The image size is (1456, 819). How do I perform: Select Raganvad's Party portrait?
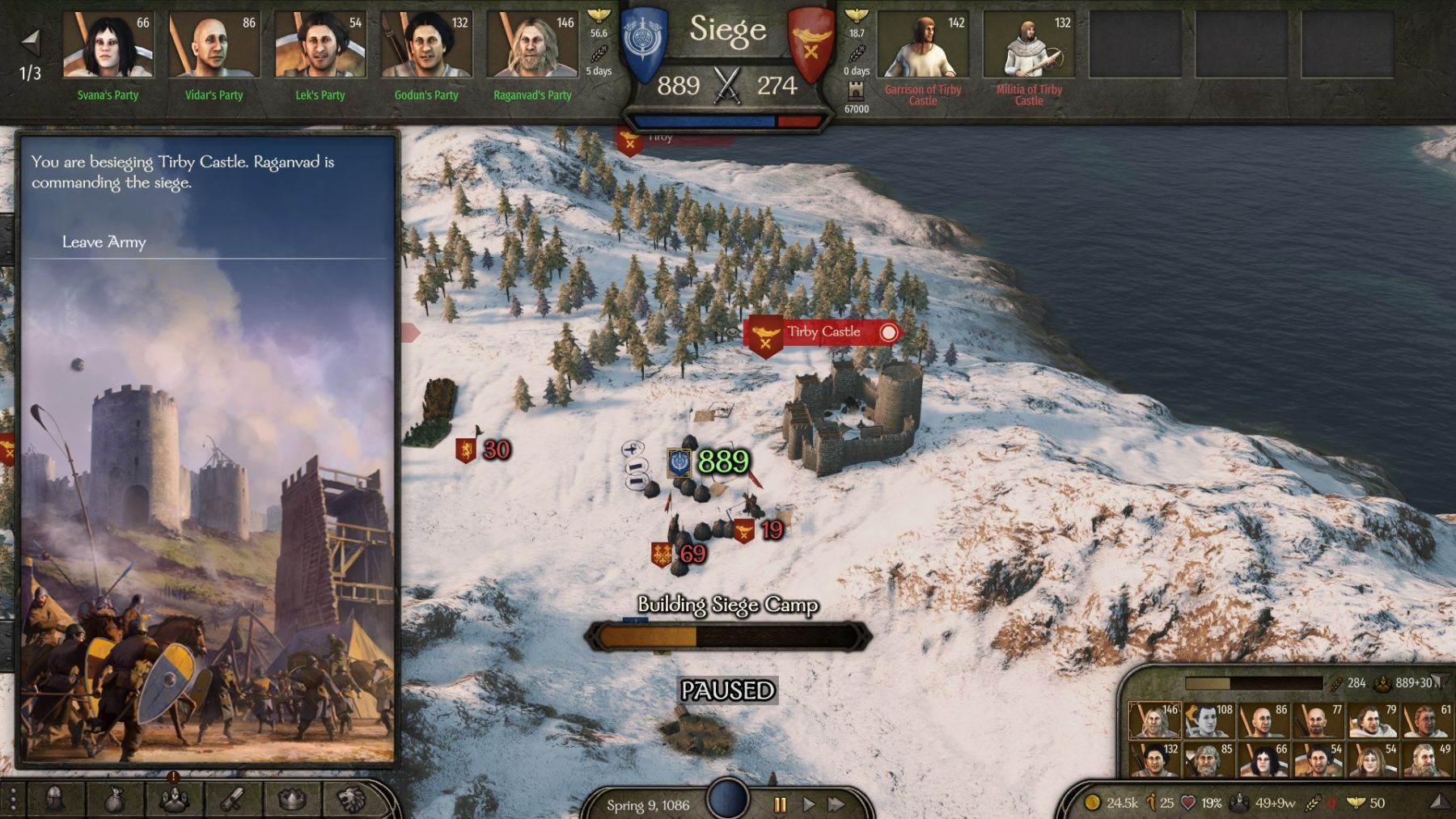tap(531, 46)
